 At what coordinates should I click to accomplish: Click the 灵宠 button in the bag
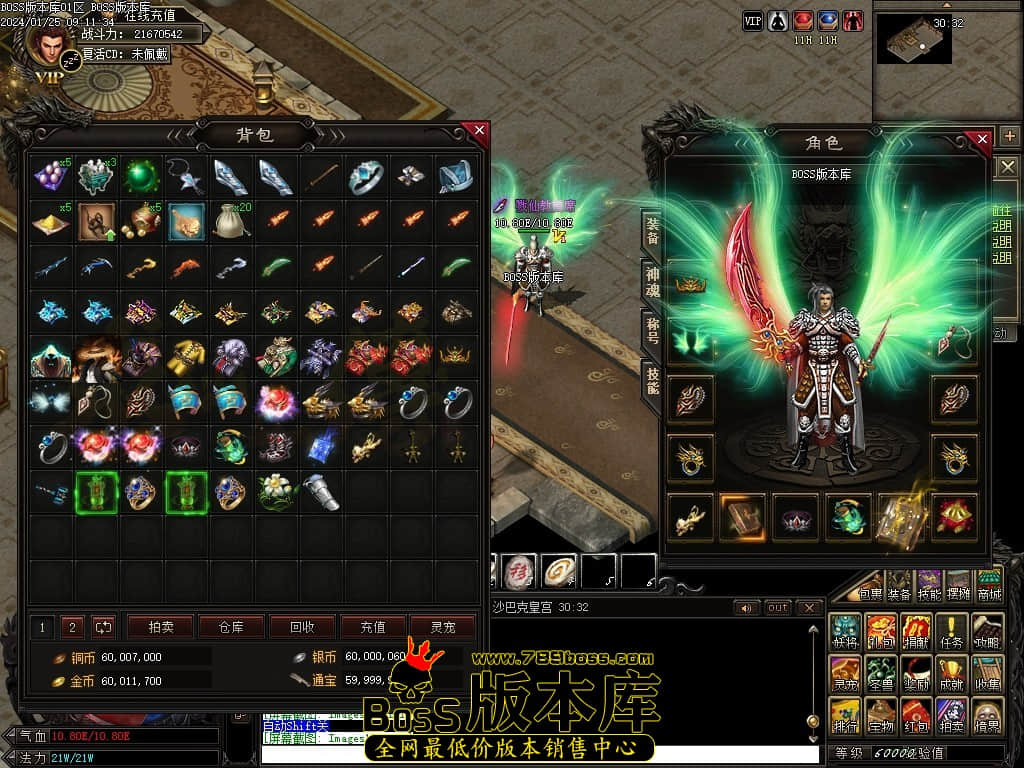click(443, 627)
